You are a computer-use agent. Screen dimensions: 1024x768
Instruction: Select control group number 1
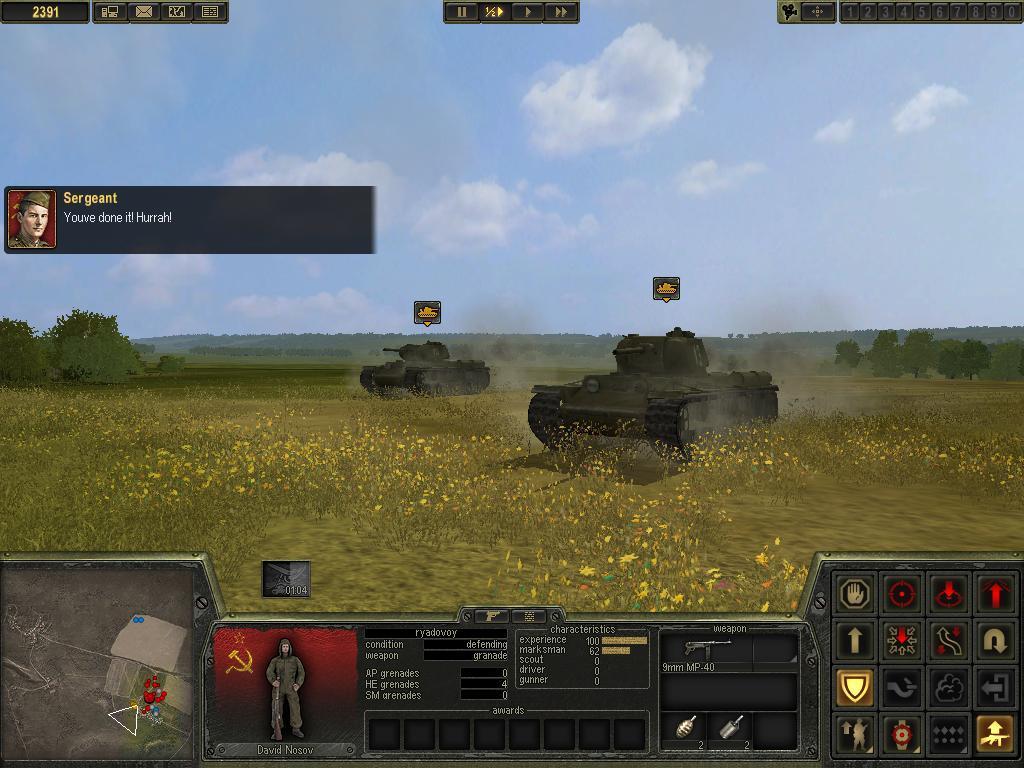pyautogui.click(x=851, y=12)
